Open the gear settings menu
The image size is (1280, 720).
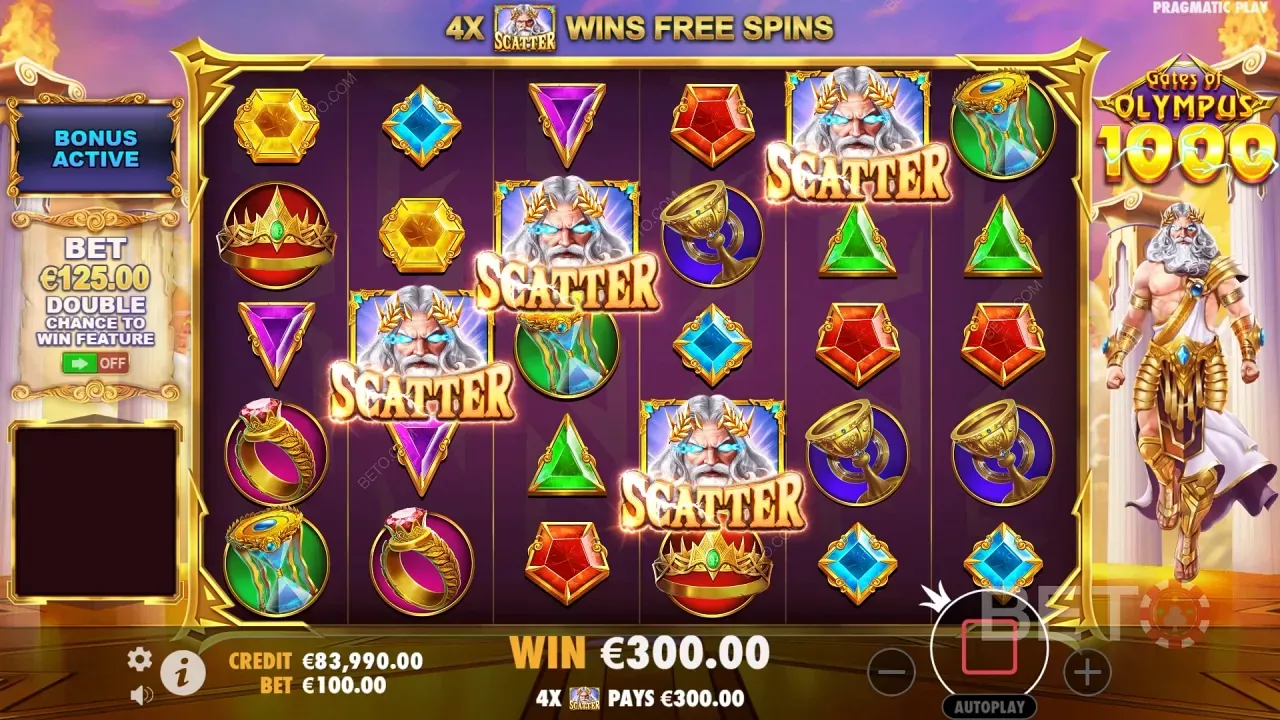(x=139, y=658)
